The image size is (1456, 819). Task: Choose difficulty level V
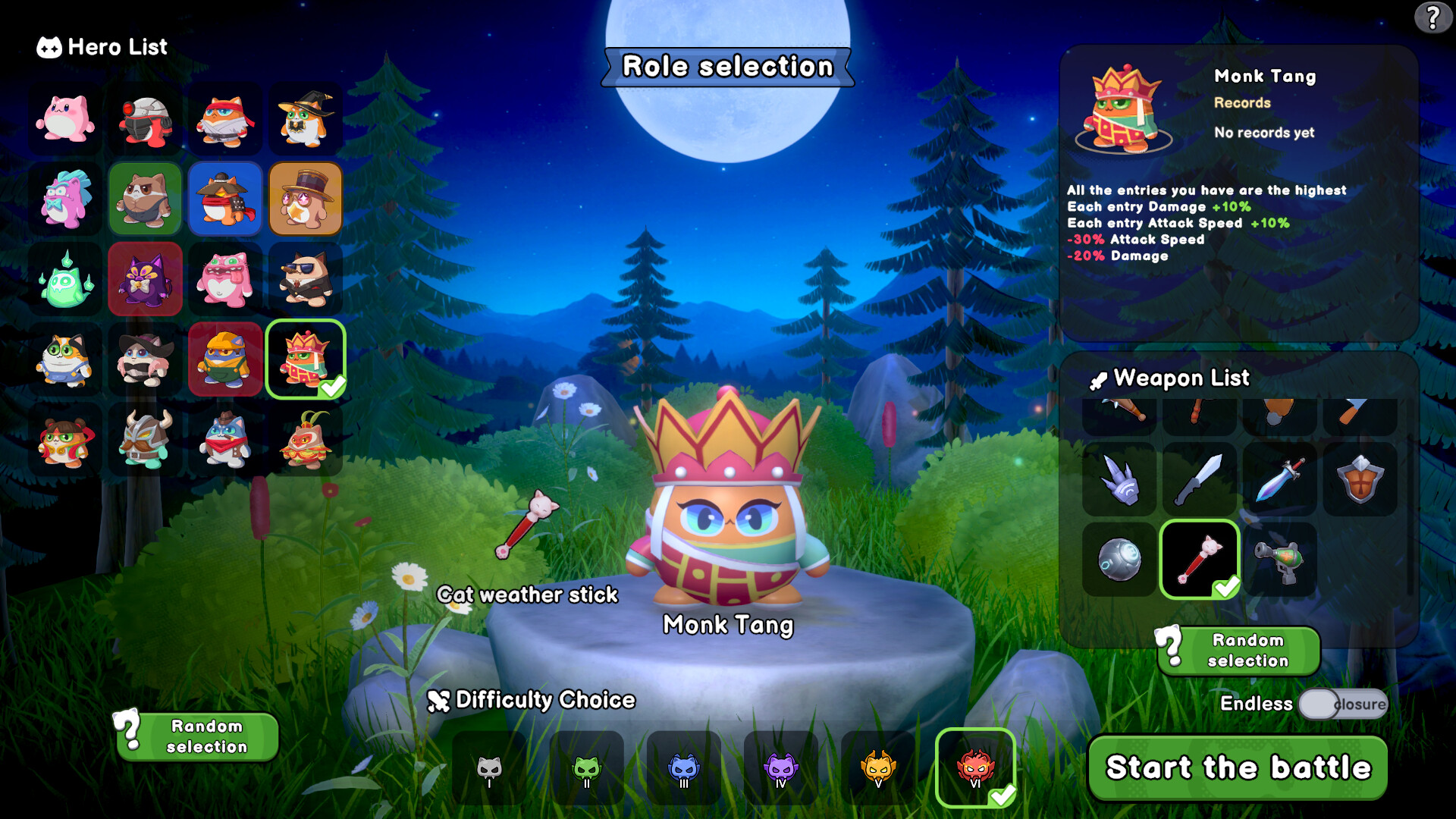click(x=878, y=768)
